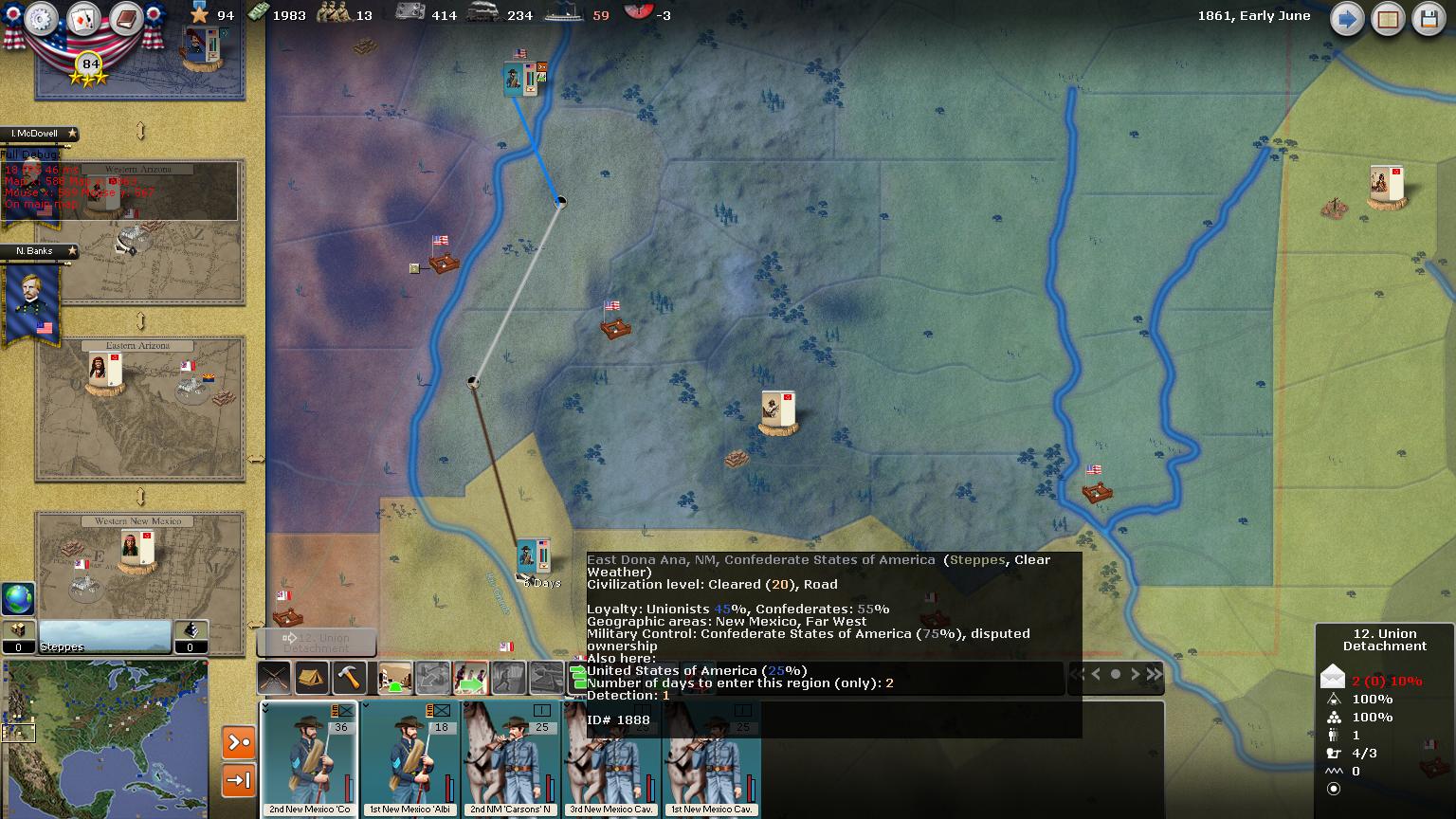Open the crossed rifles posture tab
The image size is (1456, 819).
point(275,678)
